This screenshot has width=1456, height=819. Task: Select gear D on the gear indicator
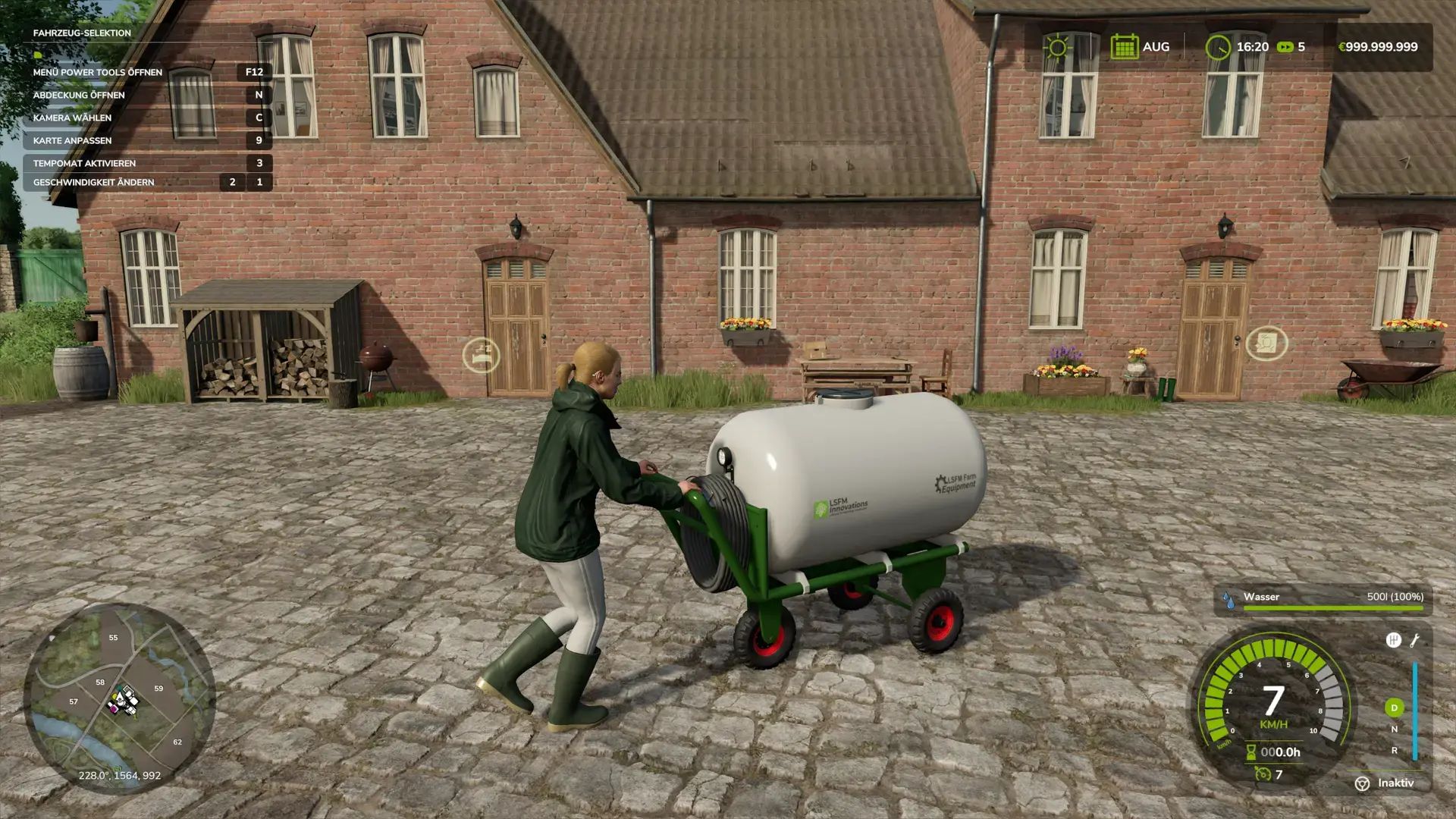coord(1396,709)
